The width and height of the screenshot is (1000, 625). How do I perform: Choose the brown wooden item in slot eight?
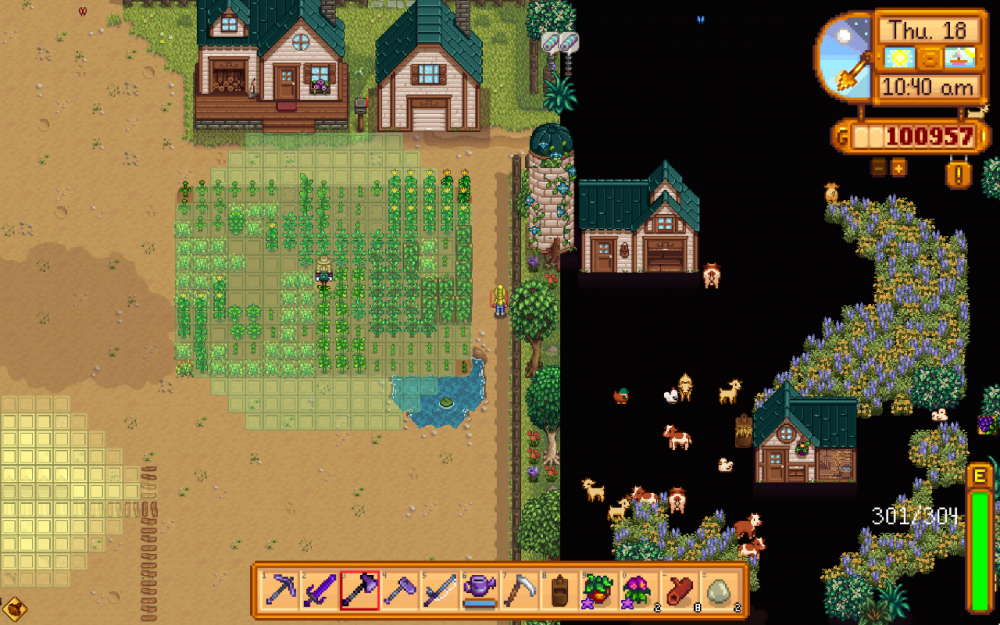click(x=559, y=591)
